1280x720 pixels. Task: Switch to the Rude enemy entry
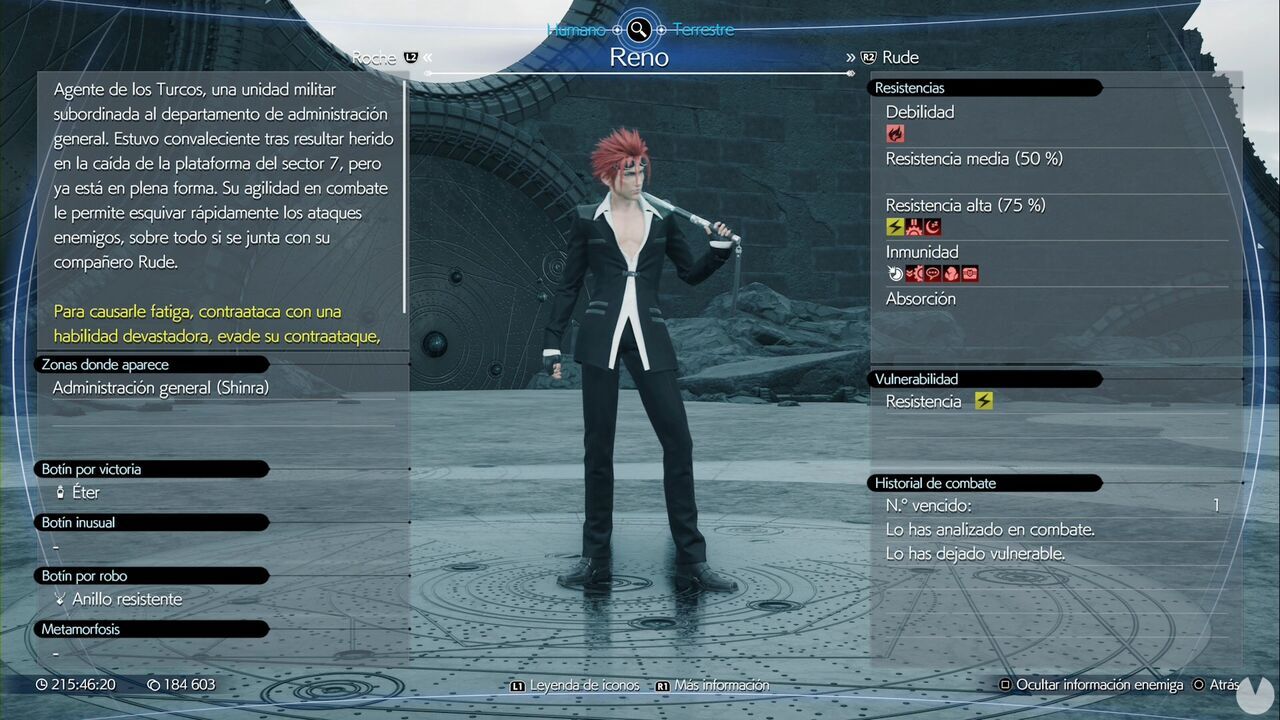coord(899,57)
